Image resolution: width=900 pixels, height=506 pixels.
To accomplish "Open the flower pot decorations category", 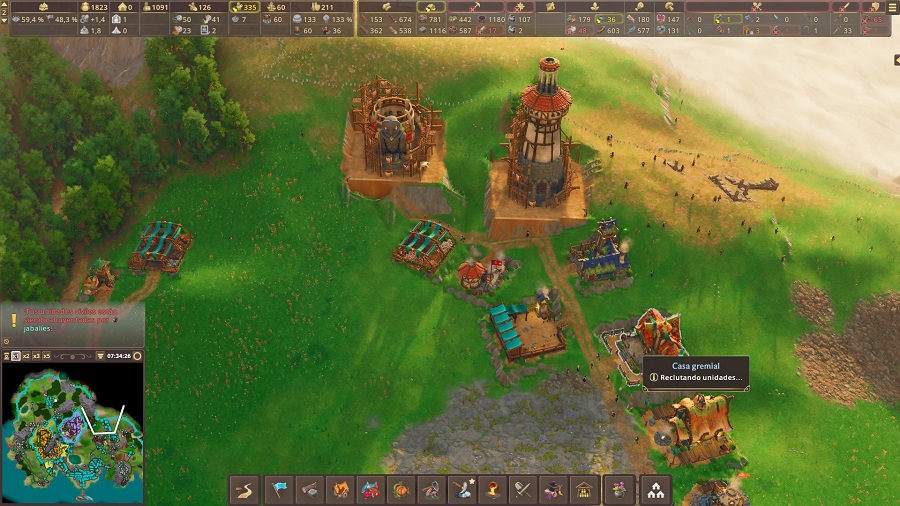I will coord(620,490).
